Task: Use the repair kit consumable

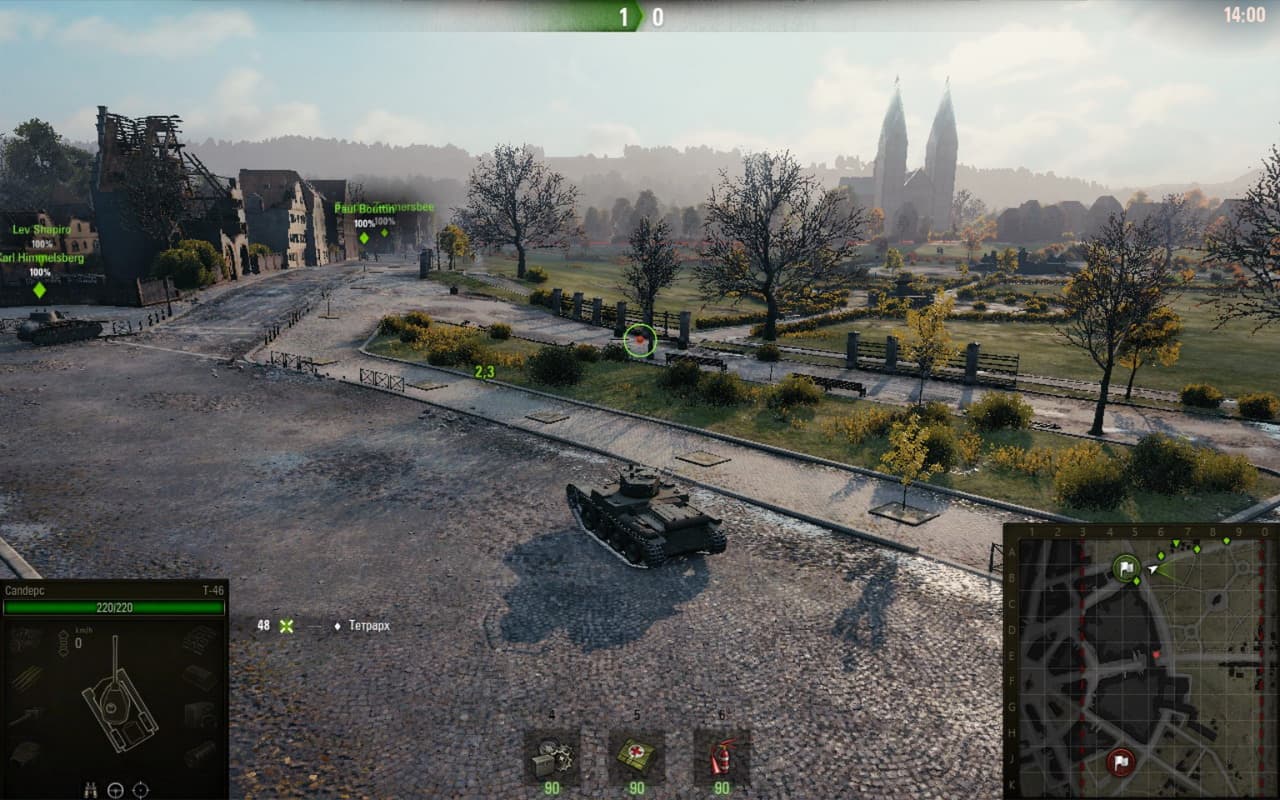Action: coord(551,757)
